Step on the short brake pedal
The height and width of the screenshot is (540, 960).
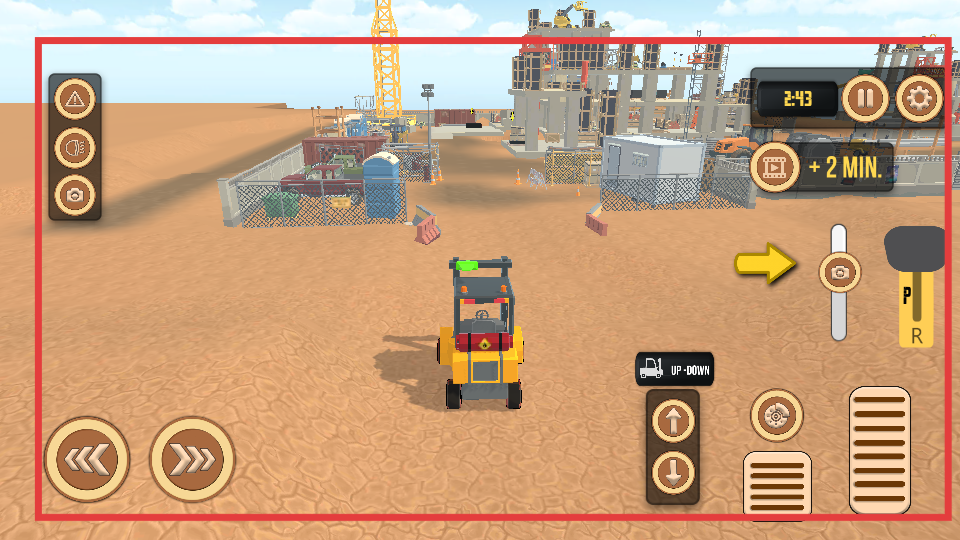(x=777, y=485)
